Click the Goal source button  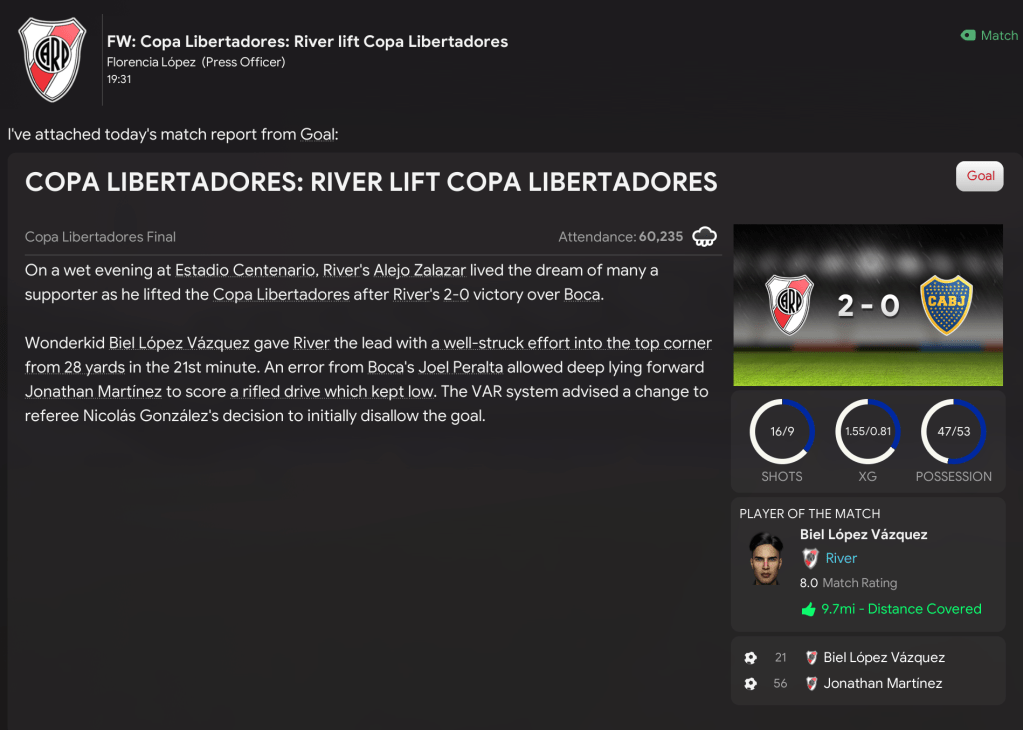[x=980, y=176]
